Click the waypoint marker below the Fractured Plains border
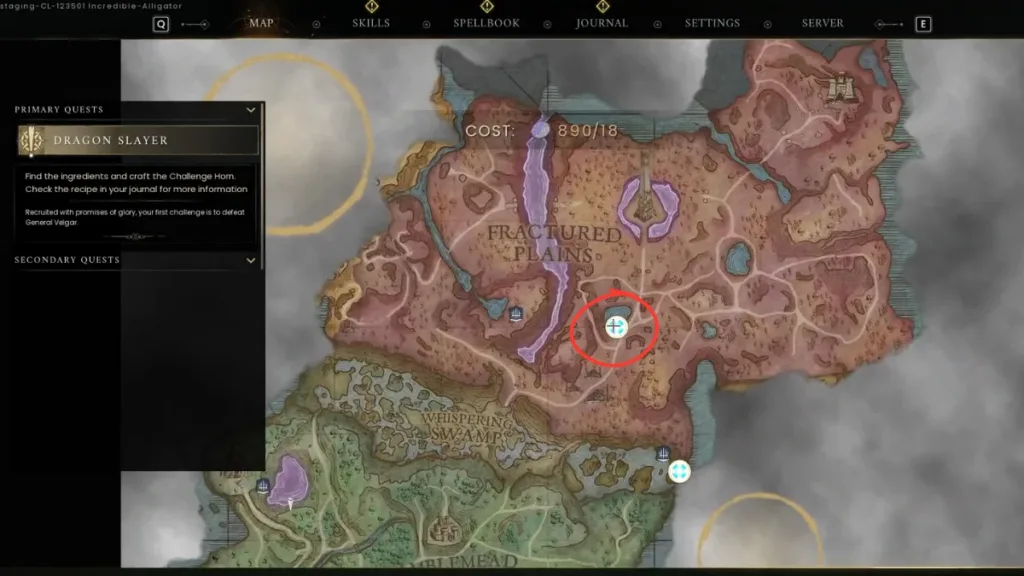Viewport: 1024px width, 576px height. tap(680, 471)
